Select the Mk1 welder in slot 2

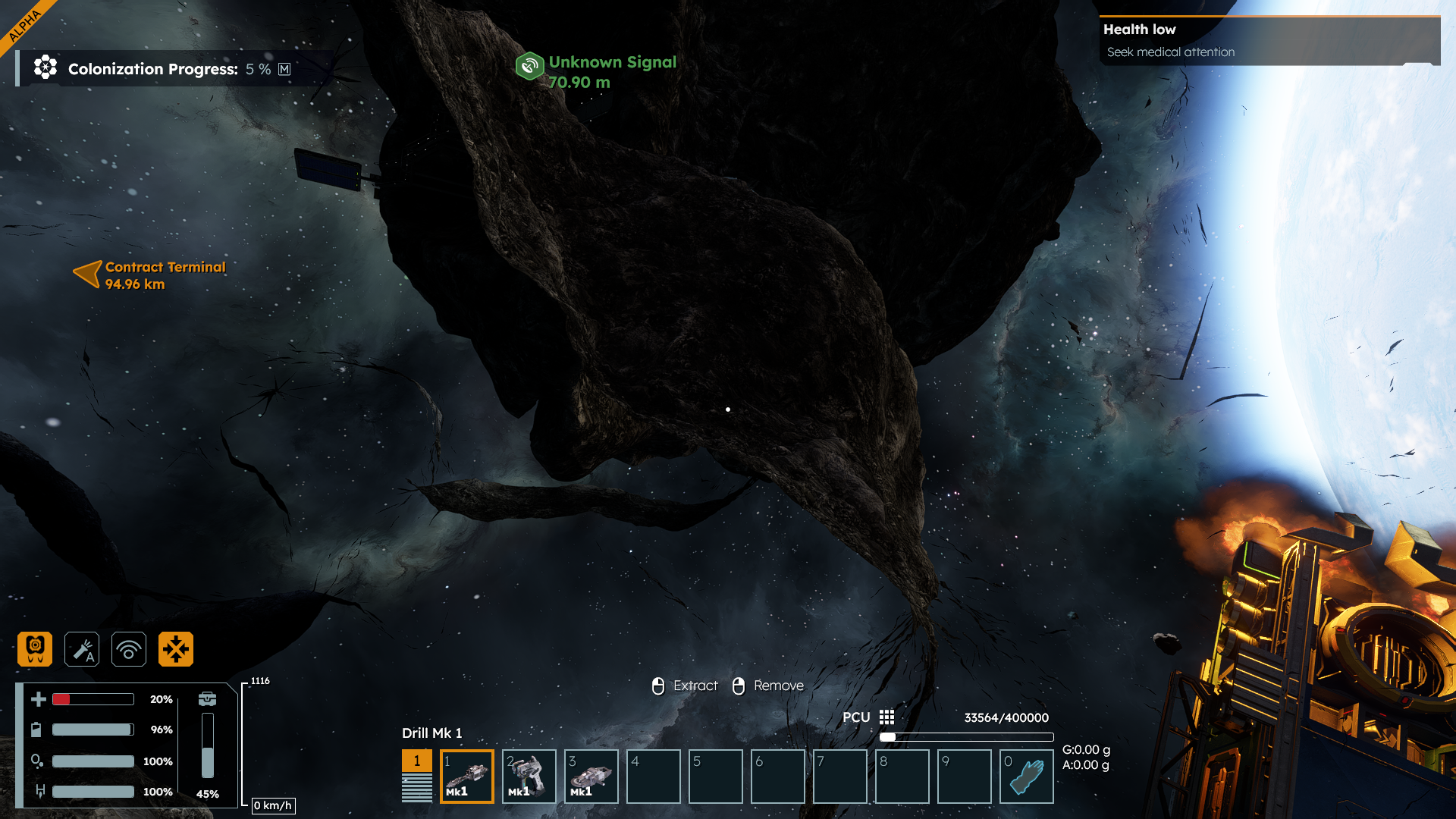529,776
